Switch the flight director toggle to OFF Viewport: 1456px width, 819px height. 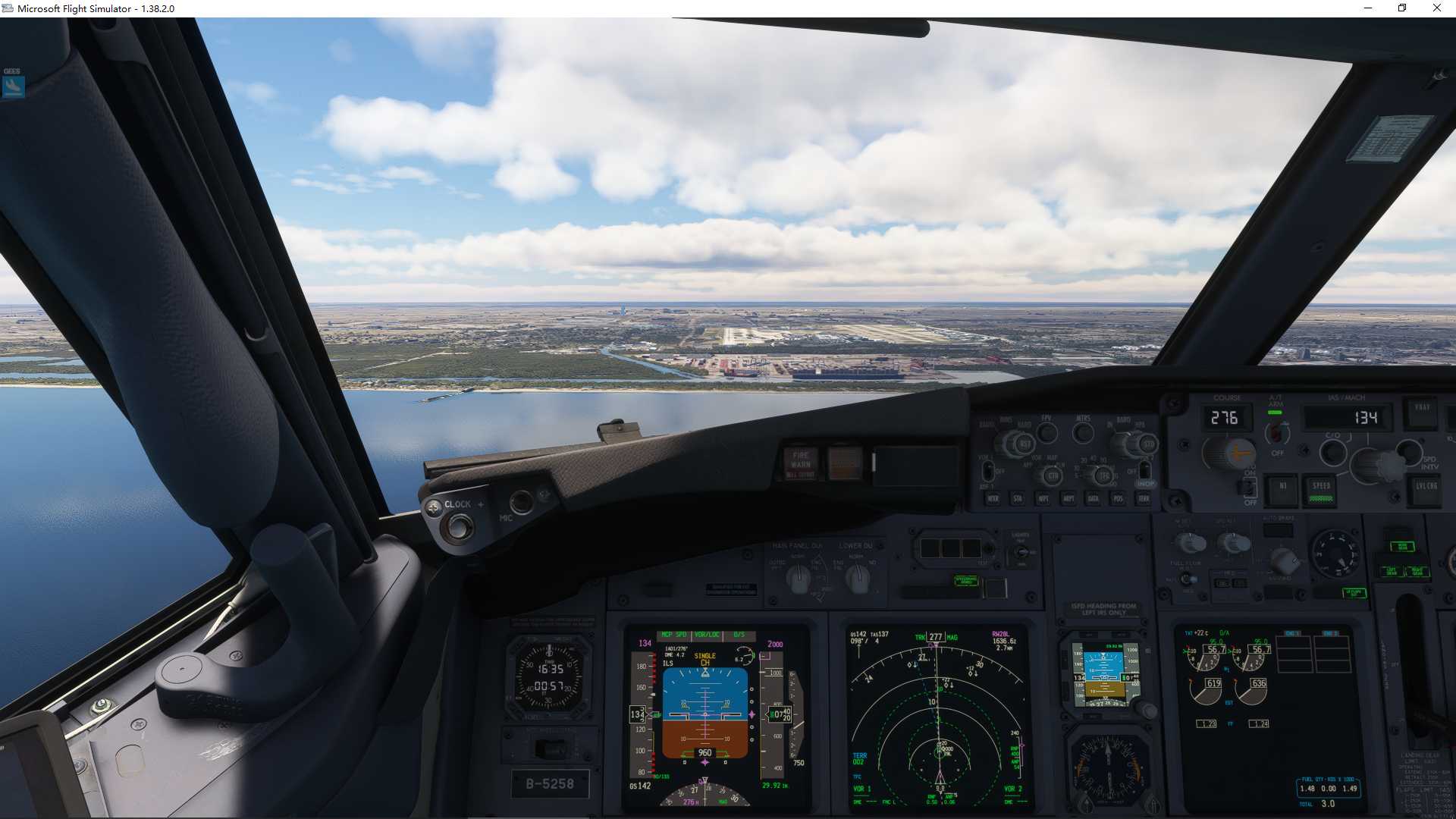(1249, 489)
